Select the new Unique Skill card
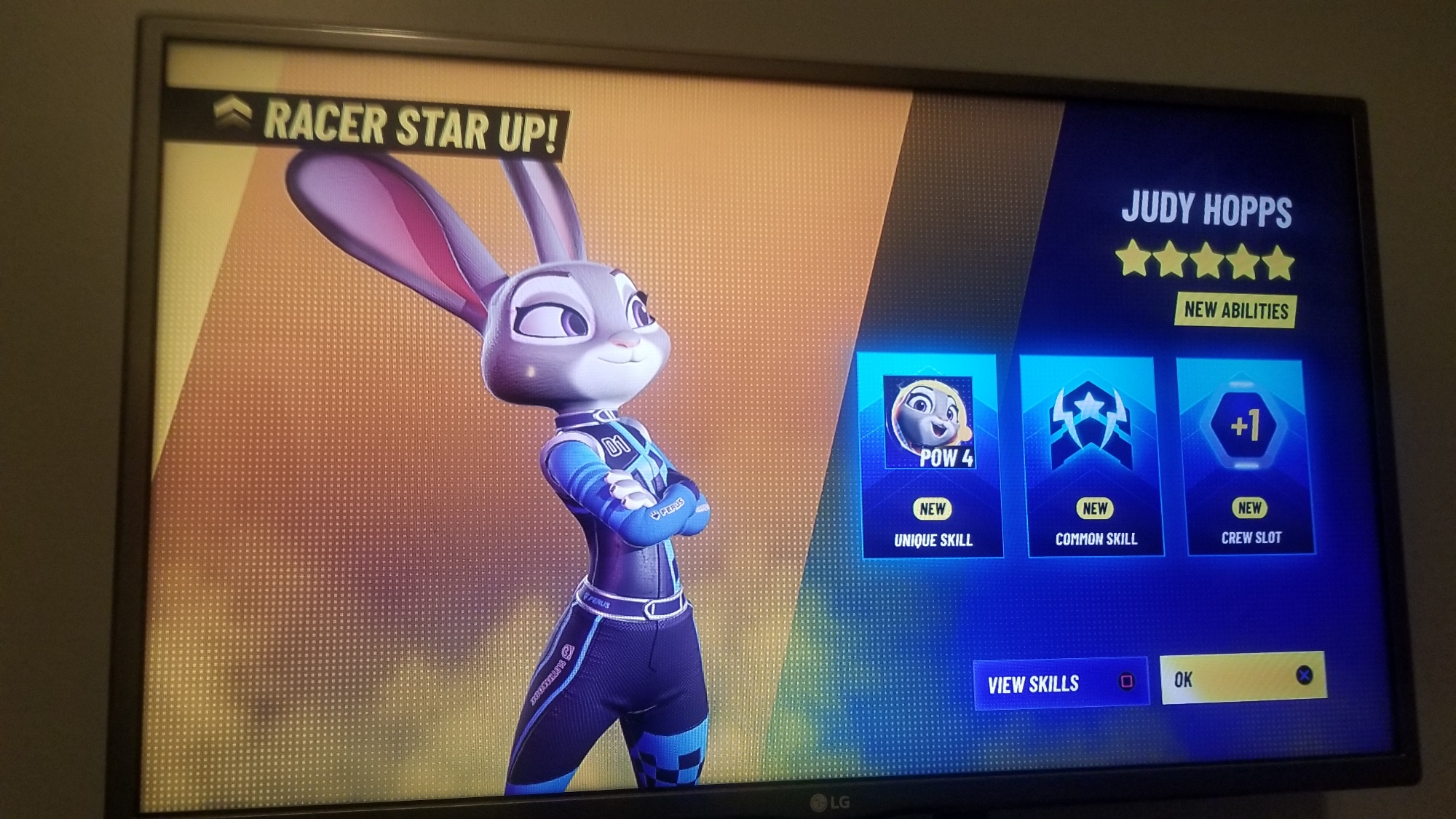The image size is (1456, 819). (931, 456)
